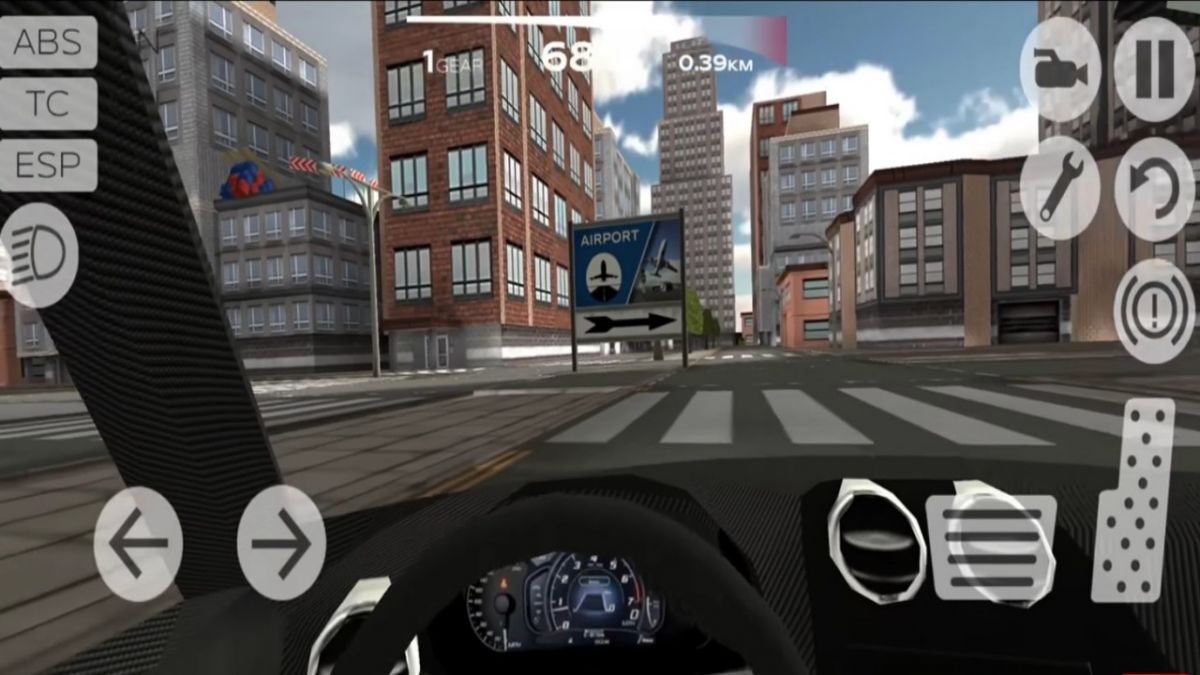
Task: Pause the game
Action: pyautogui.click(x=1154, y=70)
